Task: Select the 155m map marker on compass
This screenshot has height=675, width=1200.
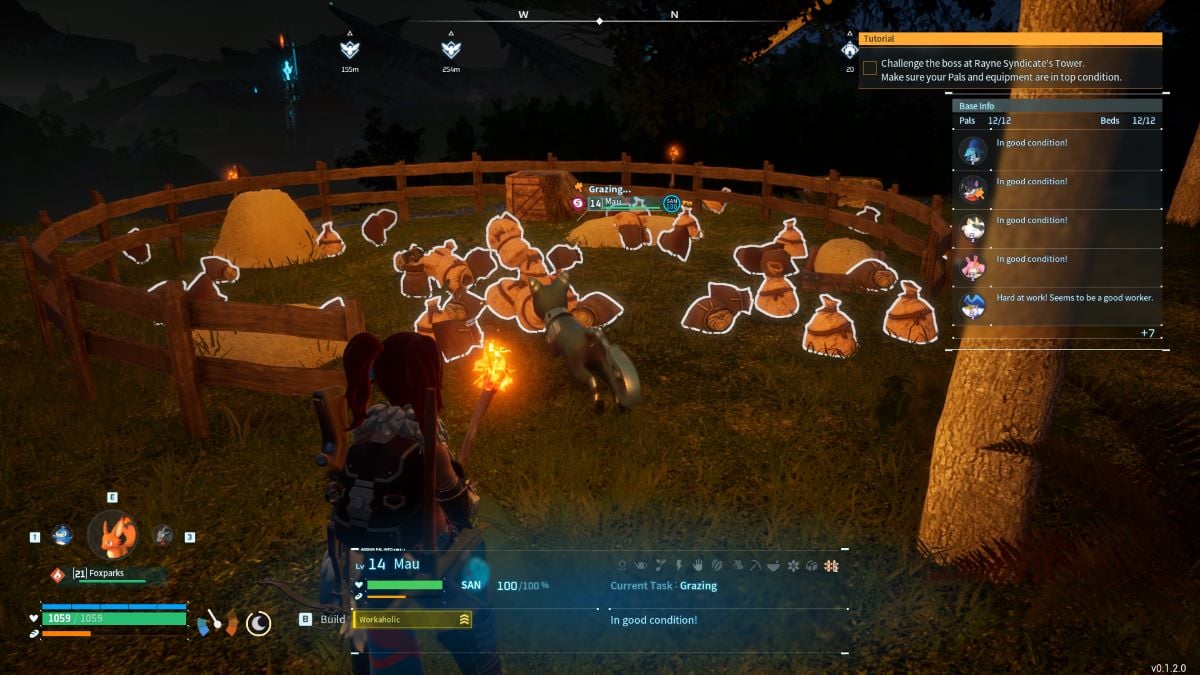Action: tap(349, 49)
